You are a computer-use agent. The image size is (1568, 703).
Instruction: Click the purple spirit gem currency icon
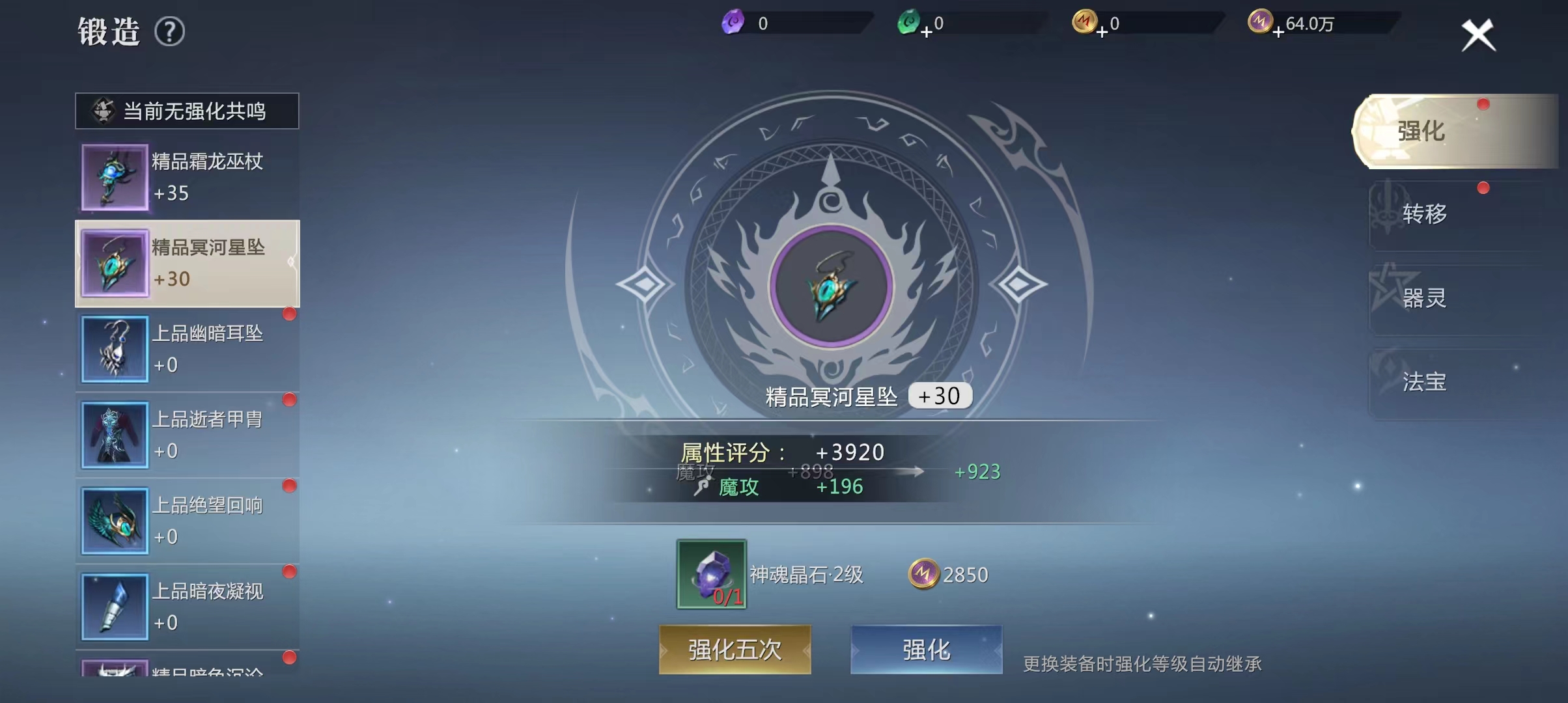tap(732, 21)
